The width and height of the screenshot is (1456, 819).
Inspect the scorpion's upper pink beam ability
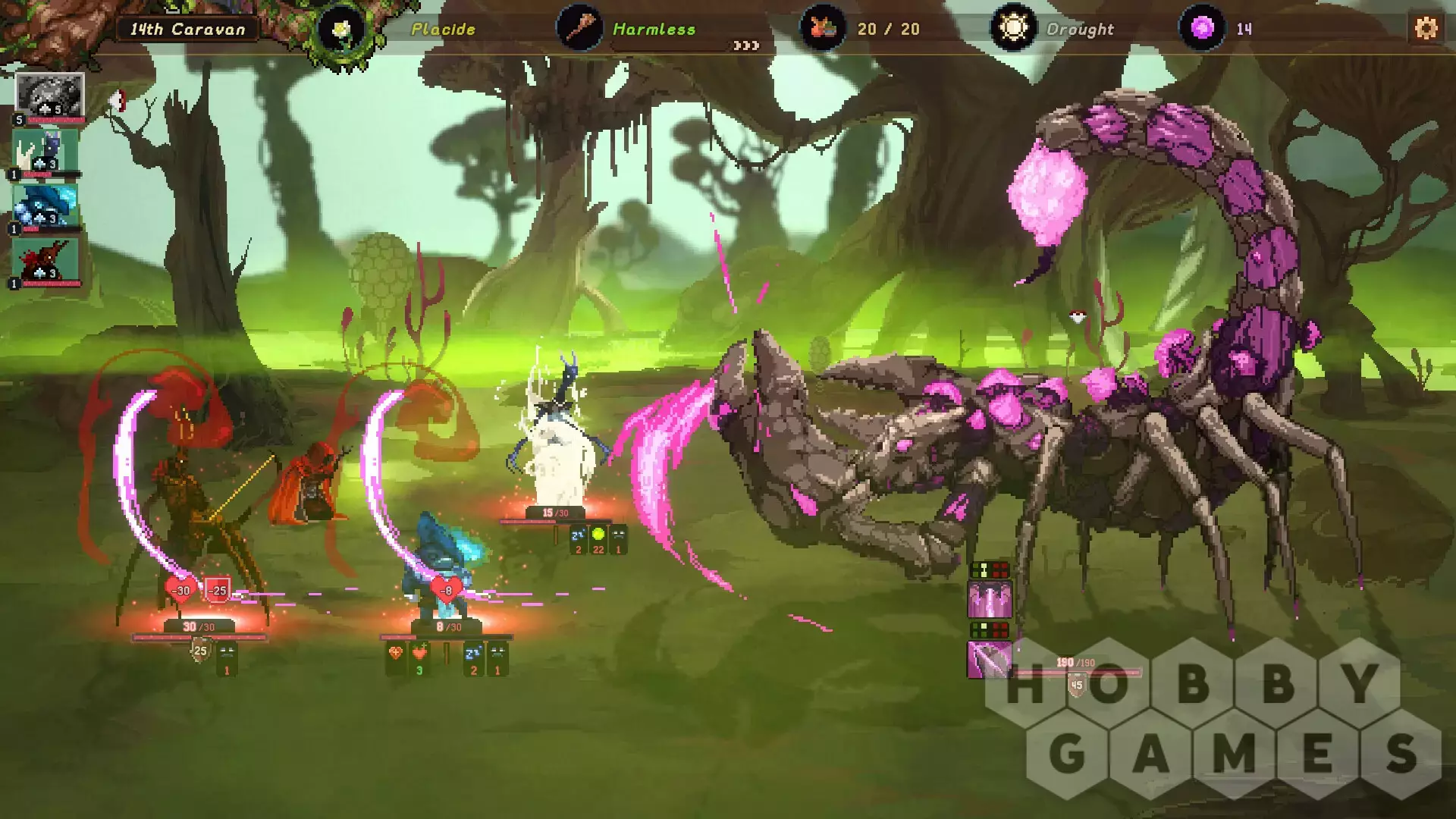click(x=990, y=599)
